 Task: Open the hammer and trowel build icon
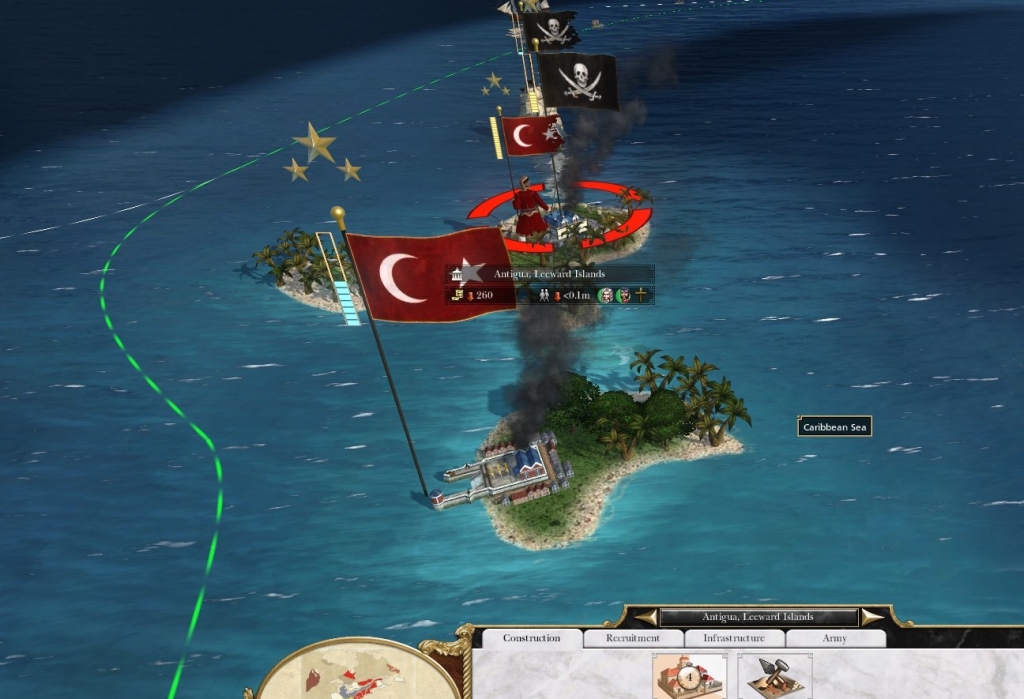[x=775, y=677]
